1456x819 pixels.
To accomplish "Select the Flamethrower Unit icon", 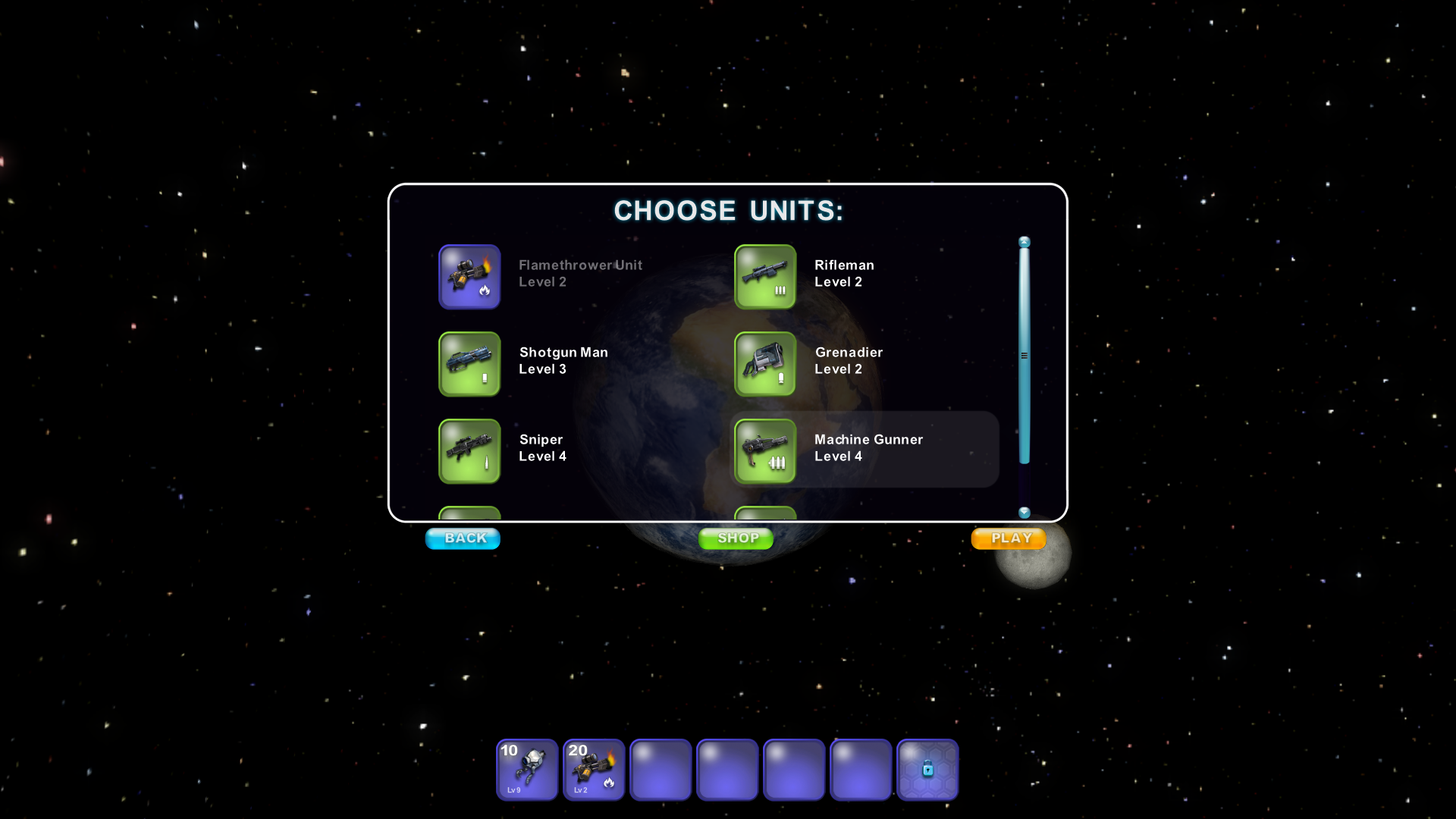I will coord(469,277).
